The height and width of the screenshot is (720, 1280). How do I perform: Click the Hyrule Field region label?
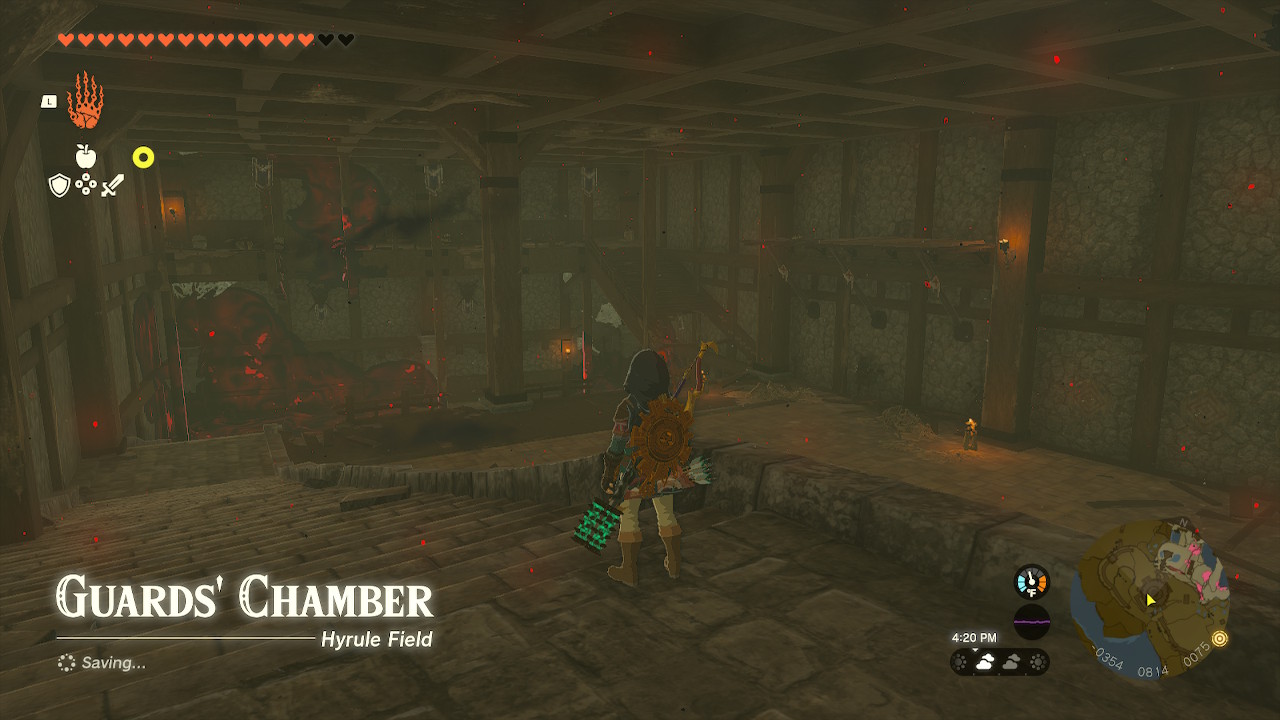coord(375,641)
